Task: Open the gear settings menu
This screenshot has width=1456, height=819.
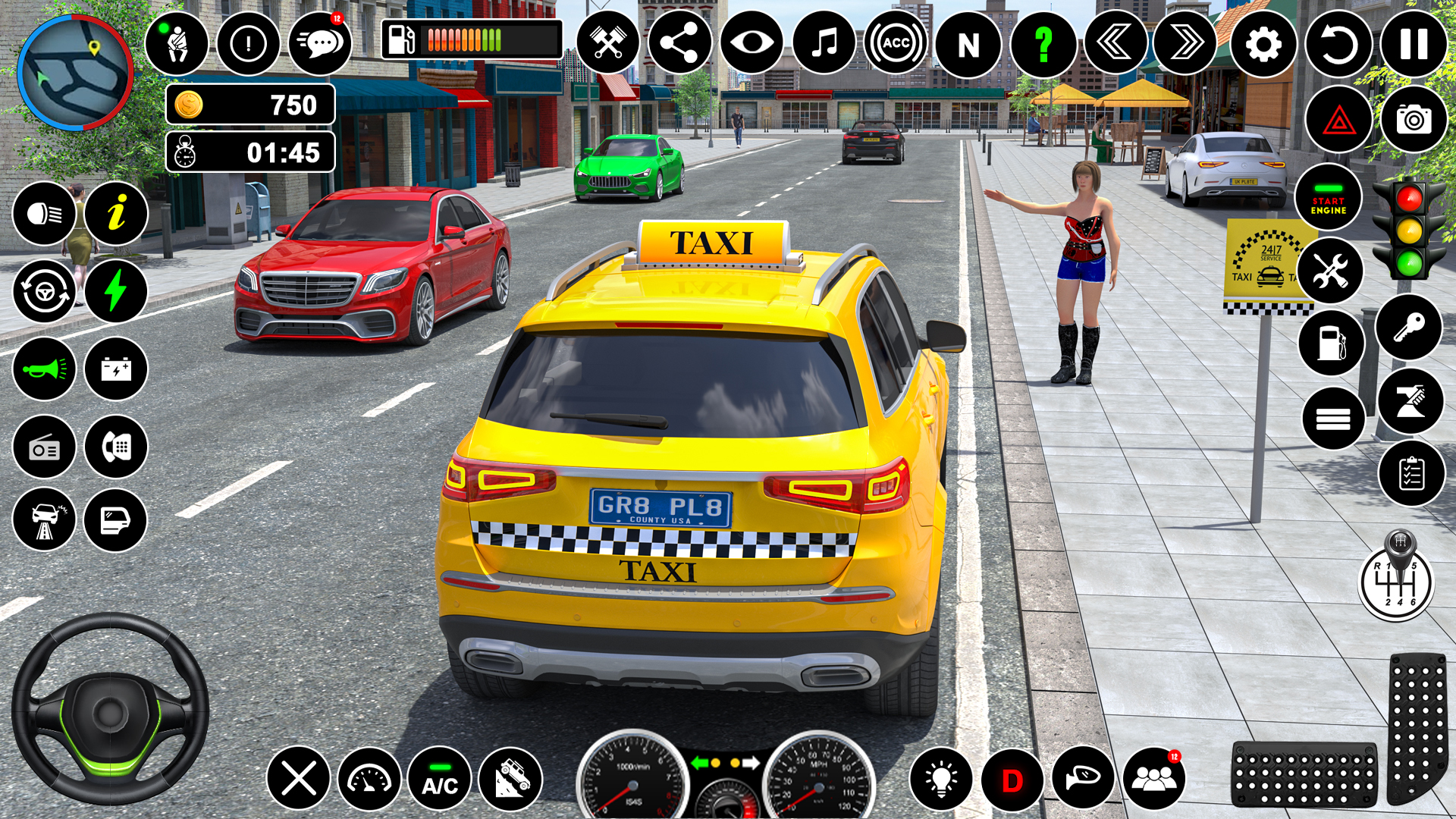Action: (1263, 45)
